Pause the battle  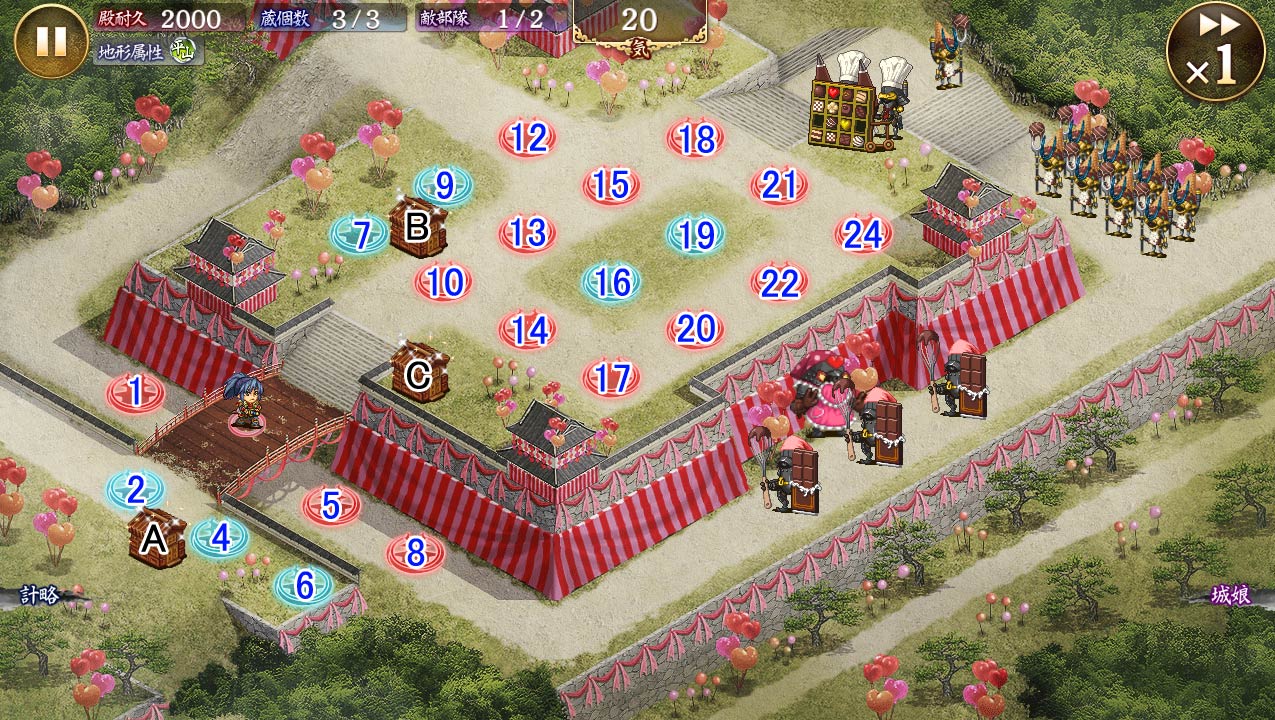(51, 41)
